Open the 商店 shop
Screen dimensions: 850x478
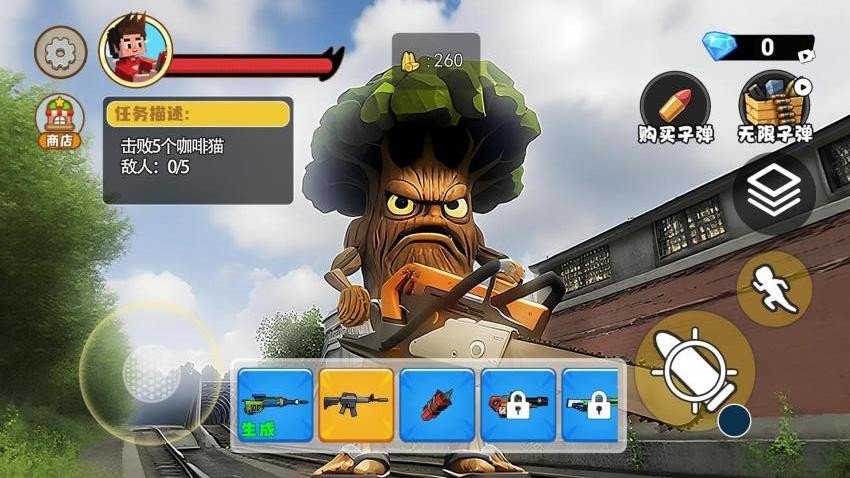[60, 122]
